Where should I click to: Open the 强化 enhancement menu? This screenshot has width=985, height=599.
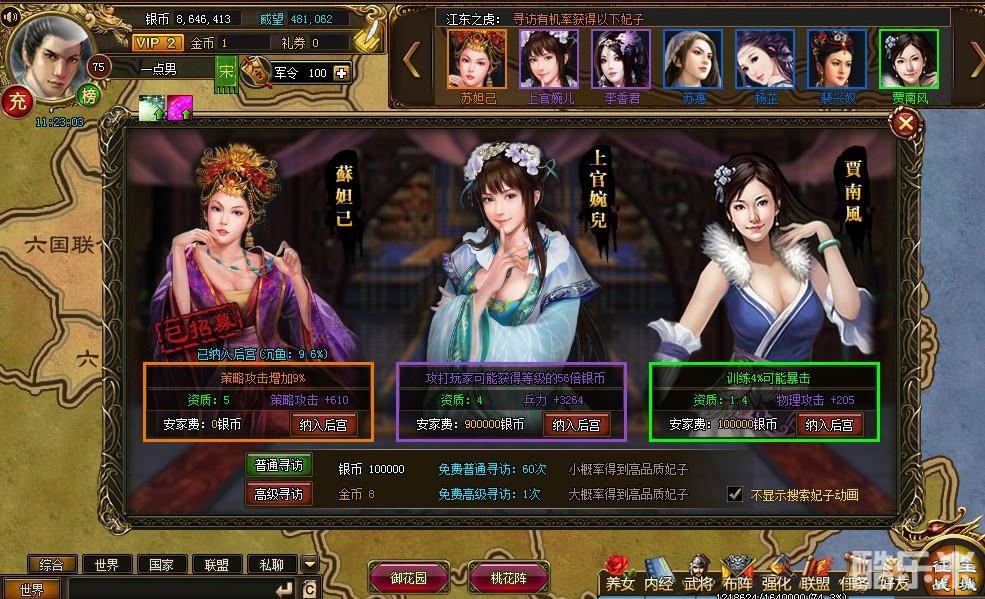[777, 583]
